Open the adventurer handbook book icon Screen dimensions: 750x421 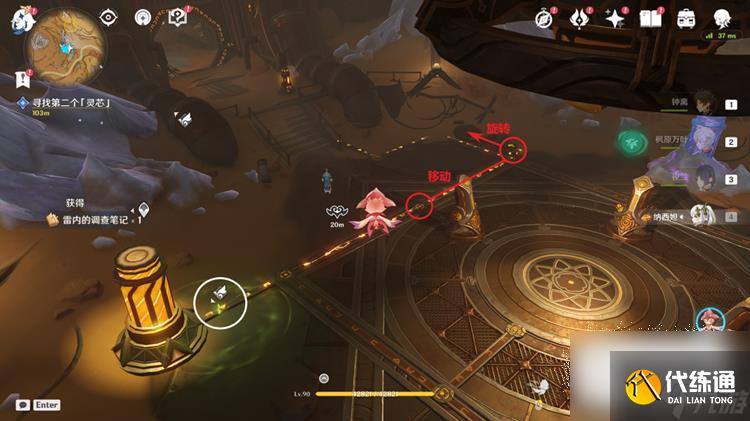pos(651,18)
